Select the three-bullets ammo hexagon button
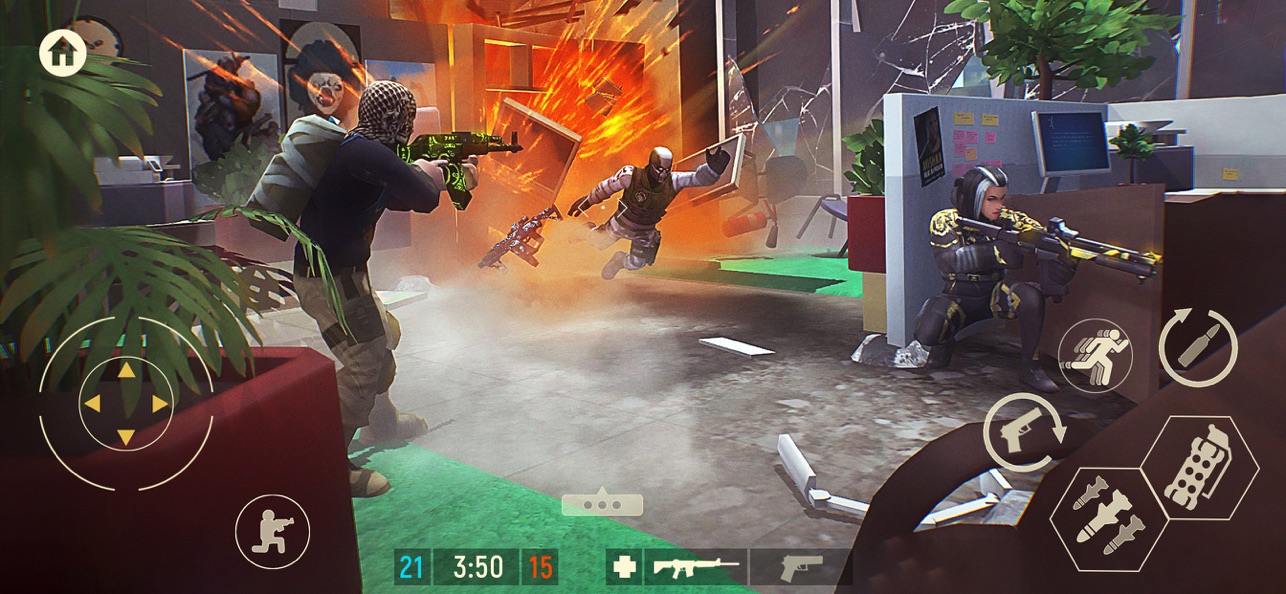The height and width of the screenshot is (594, 1286). [x=1108, y=518]
